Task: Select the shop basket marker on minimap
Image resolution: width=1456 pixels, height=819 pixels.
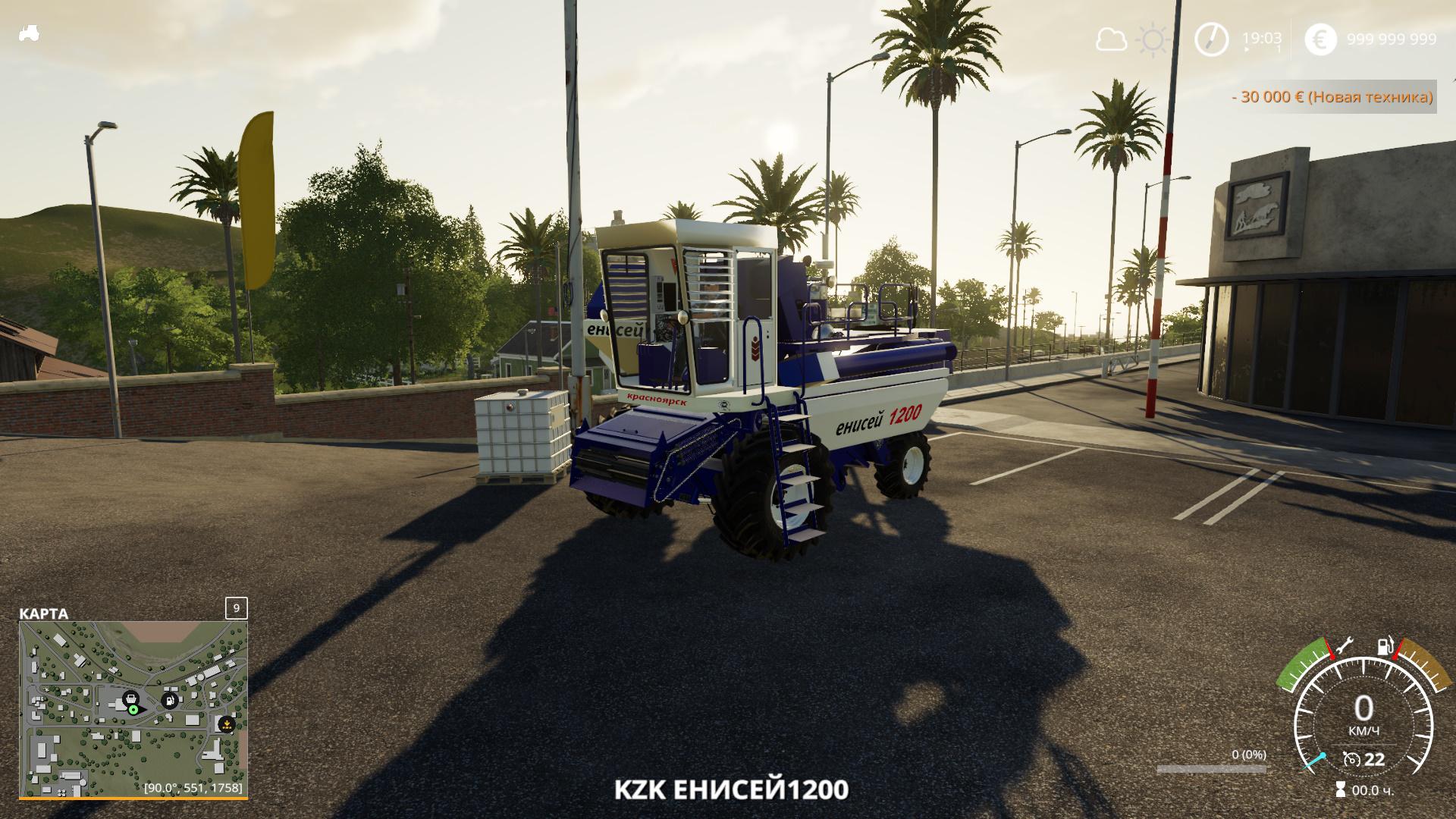Action: [x=130, y=698]
